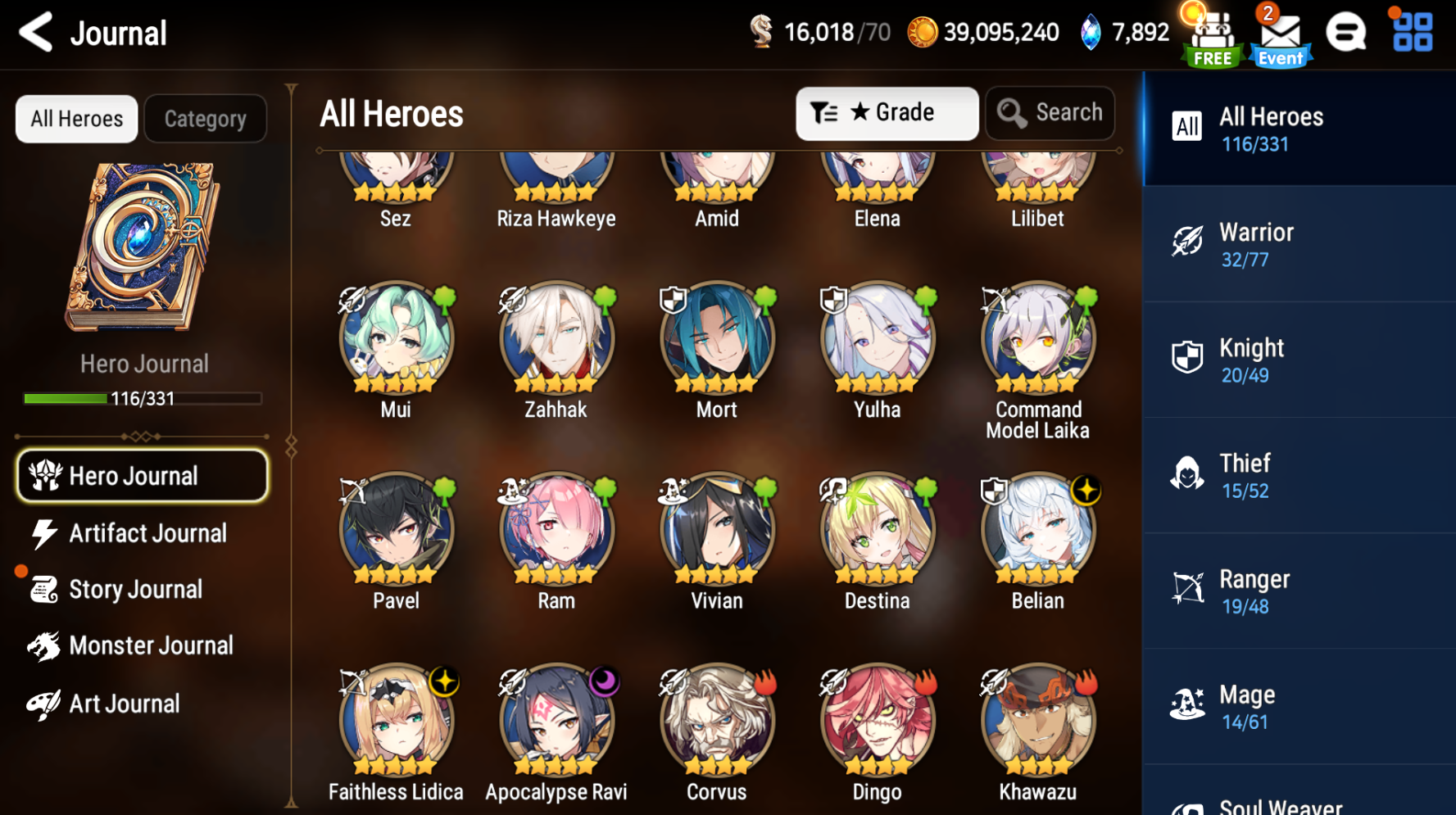Open the app grid menu top right
The height and width of the screenshot is (815, 1456).
tap(1411, 33)
